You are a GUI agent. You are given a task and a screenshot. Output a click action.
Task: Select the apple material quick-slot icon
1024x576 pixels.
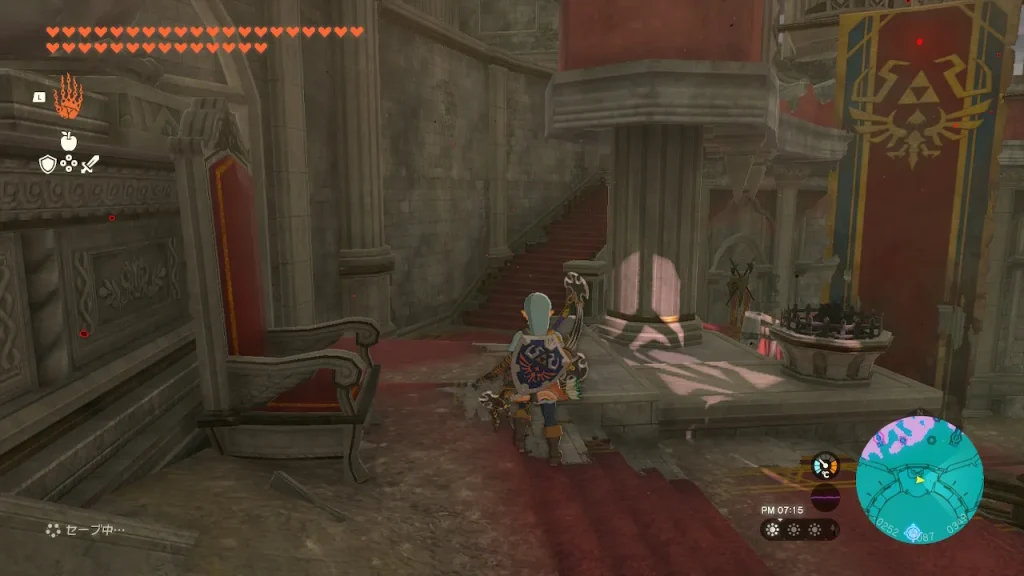pyautogui.click(x=68, y=141)
